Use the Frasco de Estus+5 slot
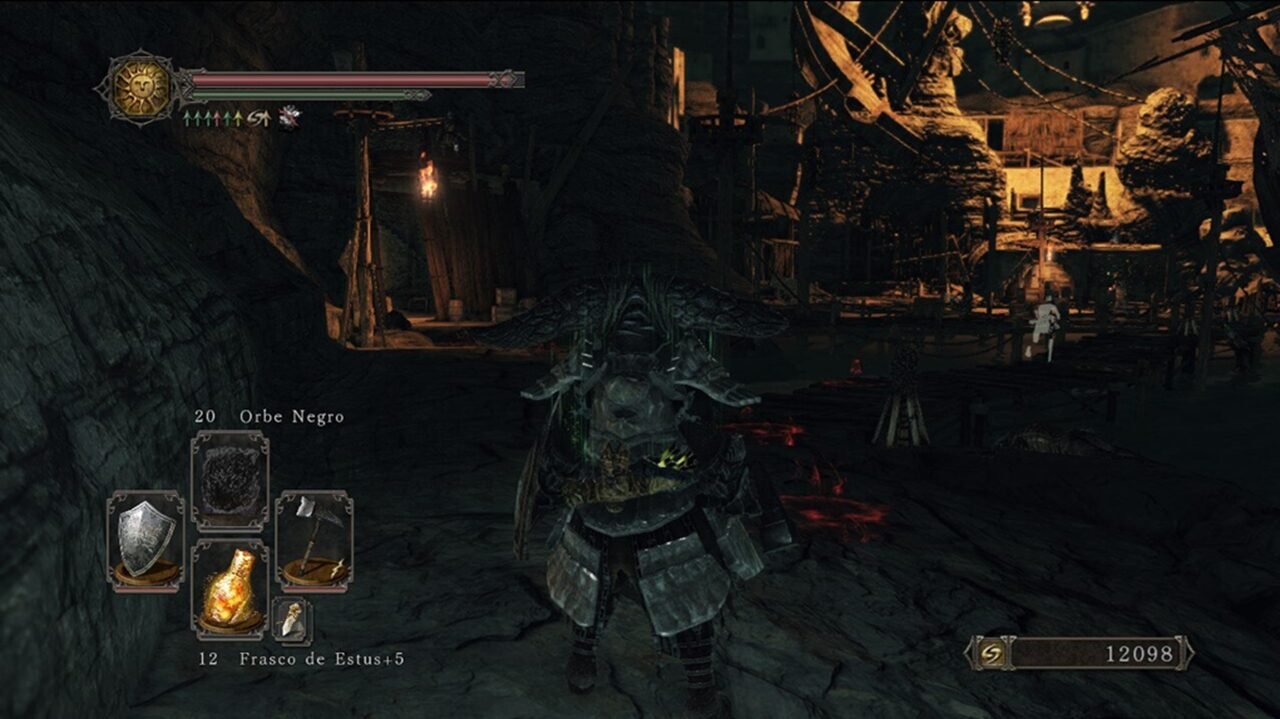The height and width of the screenshot is (719, 1280). pos(229,590)
